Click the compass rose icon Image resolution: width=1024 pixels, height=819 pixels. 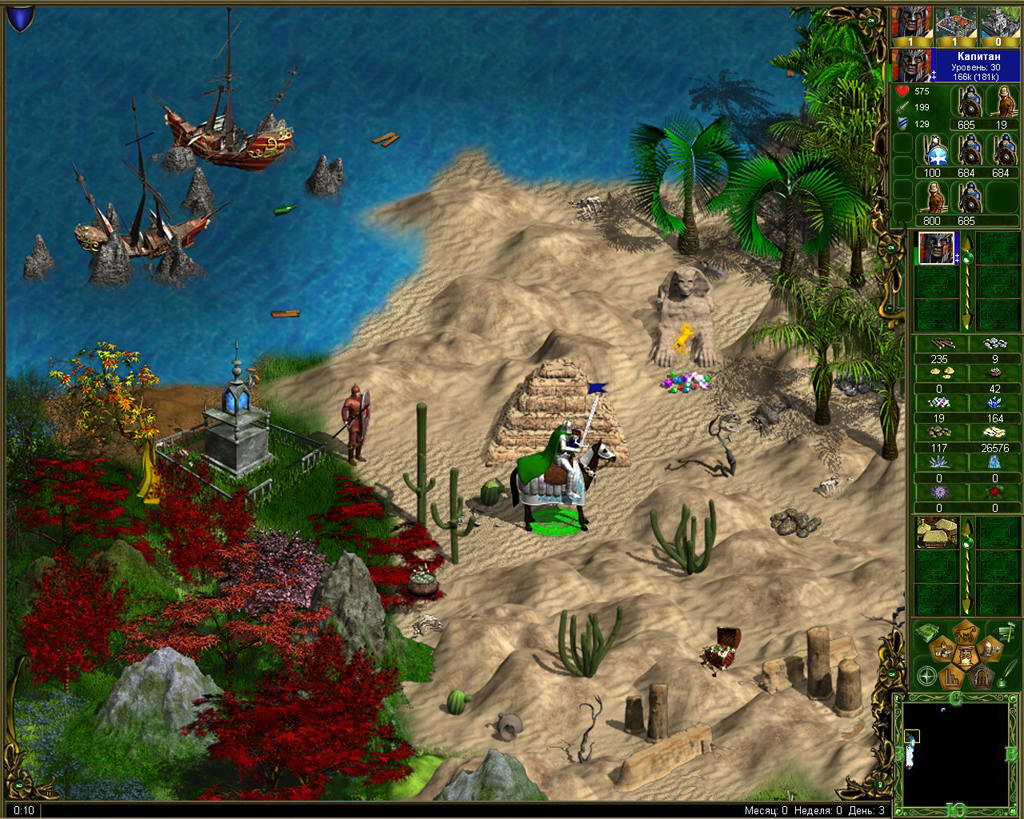927,677
